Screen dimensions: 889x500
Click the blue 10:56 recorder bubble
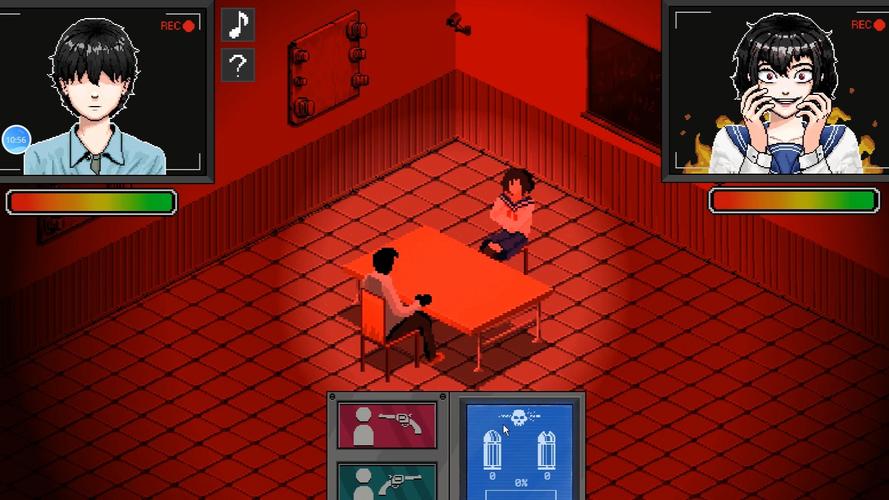(x=16, y=140)
